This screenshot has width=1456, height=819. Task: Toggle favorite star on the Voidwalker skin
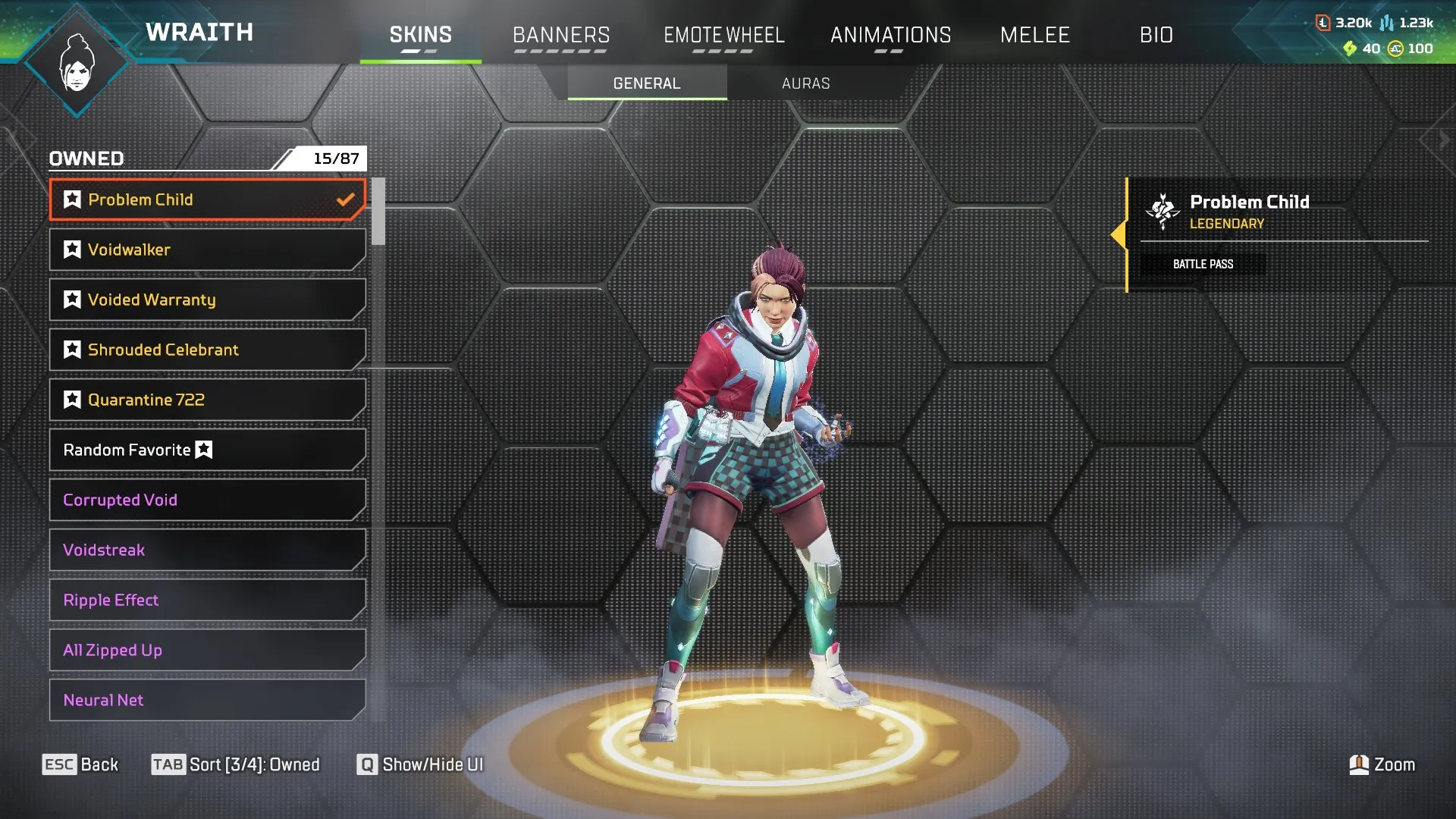click(x=71, y=249)
